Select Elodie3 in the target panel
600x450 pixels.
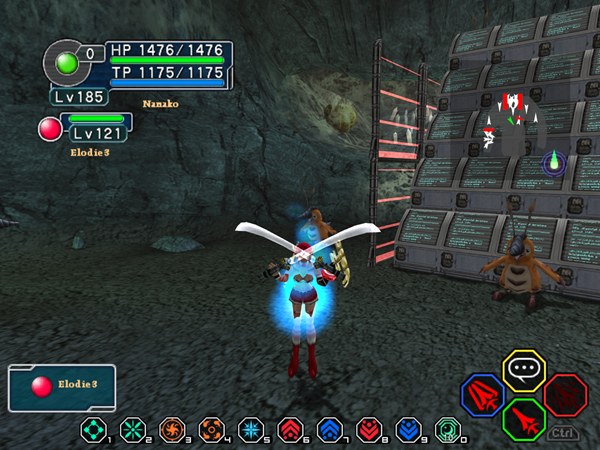(62, 388)
